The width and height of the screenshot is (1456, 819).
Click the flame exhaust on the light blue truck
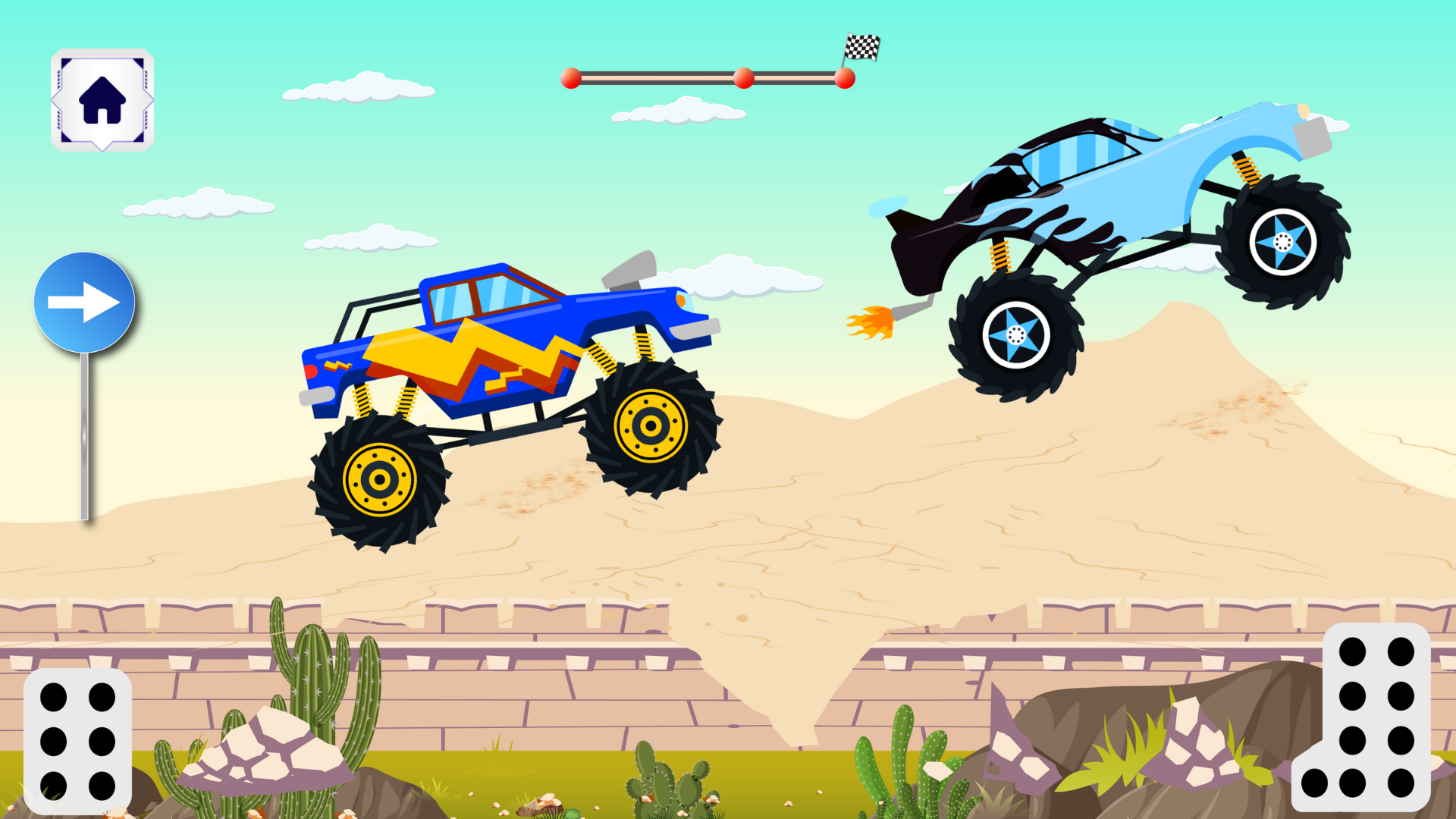872,322
